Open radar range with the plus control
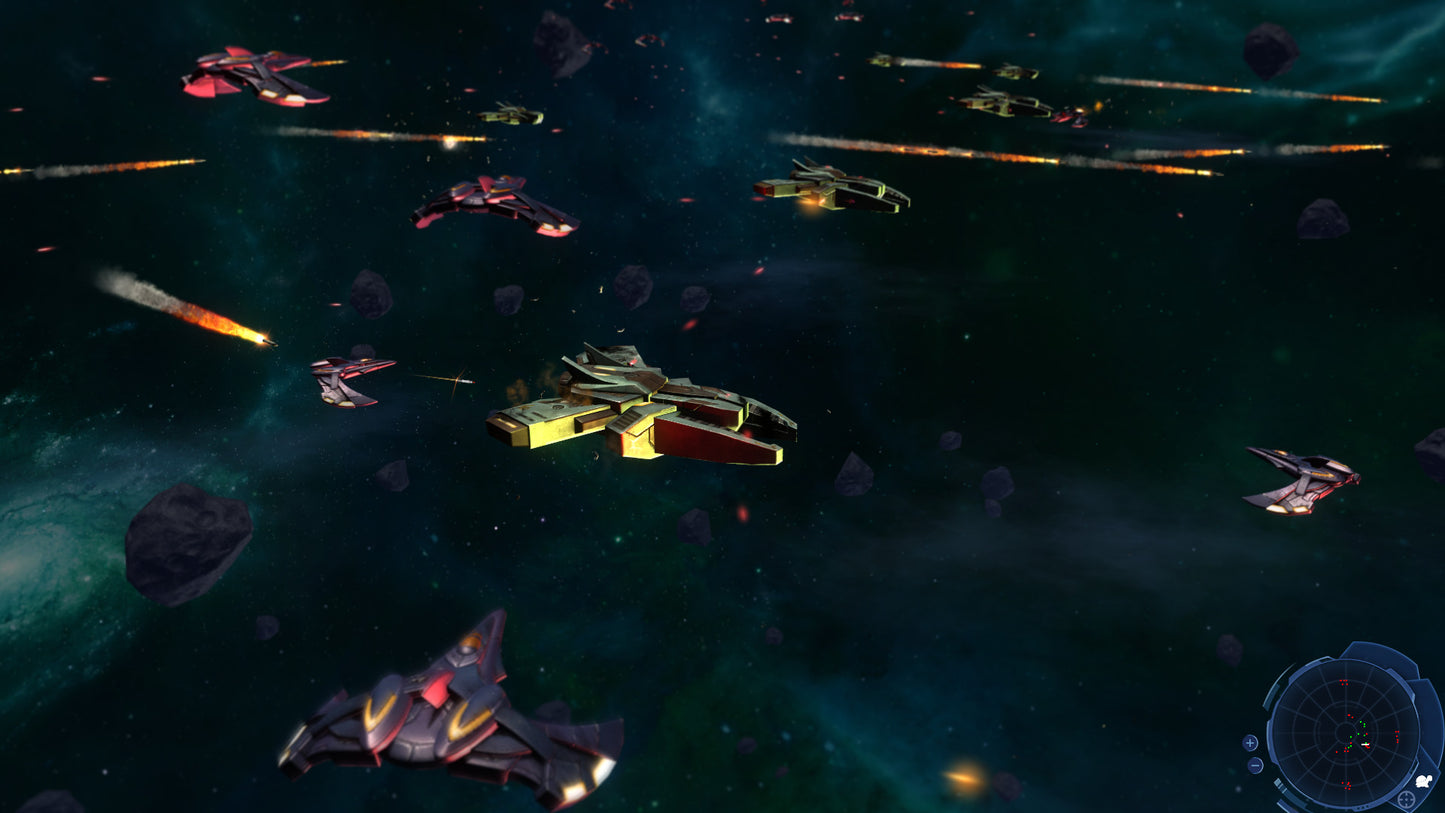 click(1250, 742)
